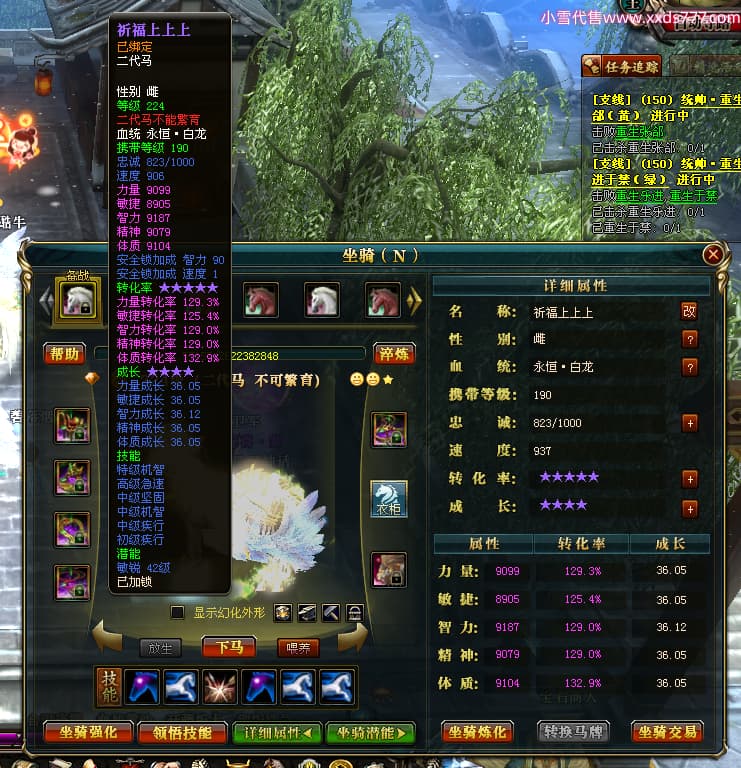Toggle 显示幻化外形 checkbox
Image resolution: width=741 pixels, height=768 pixels.
(x=178, y=612)
